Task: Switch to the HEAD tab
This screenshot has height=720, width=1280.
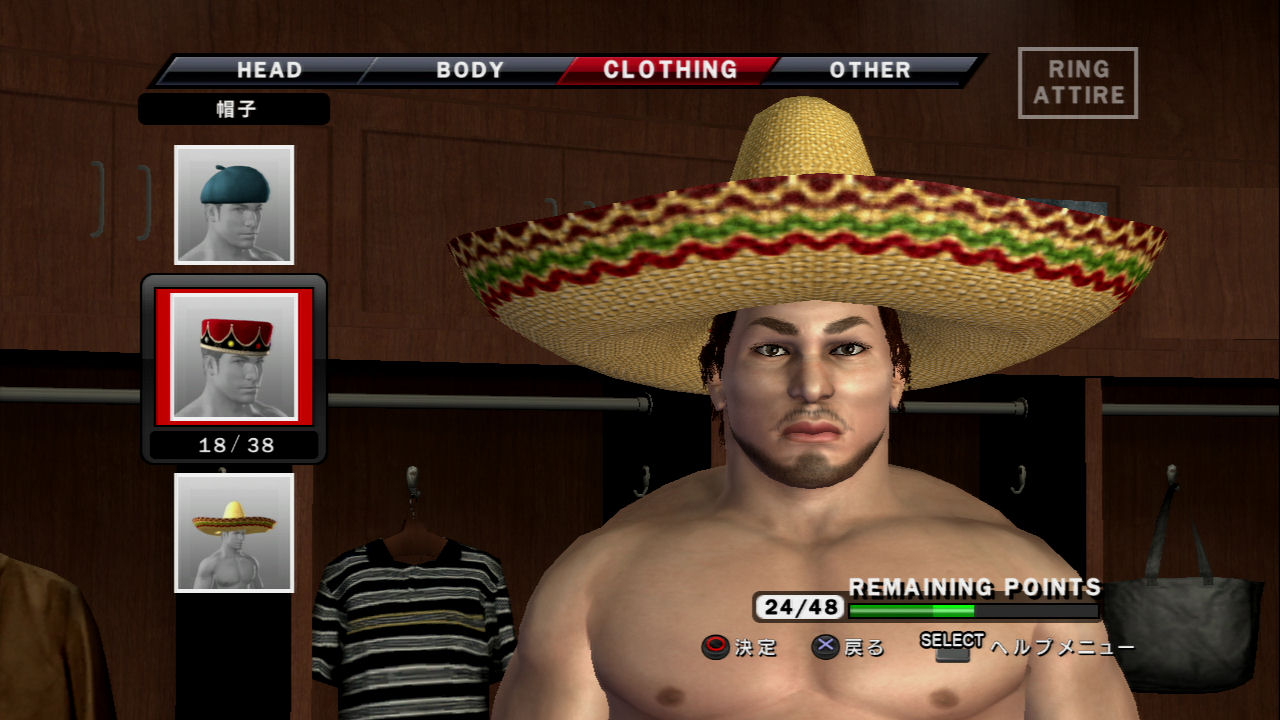Action: point(269,70)
